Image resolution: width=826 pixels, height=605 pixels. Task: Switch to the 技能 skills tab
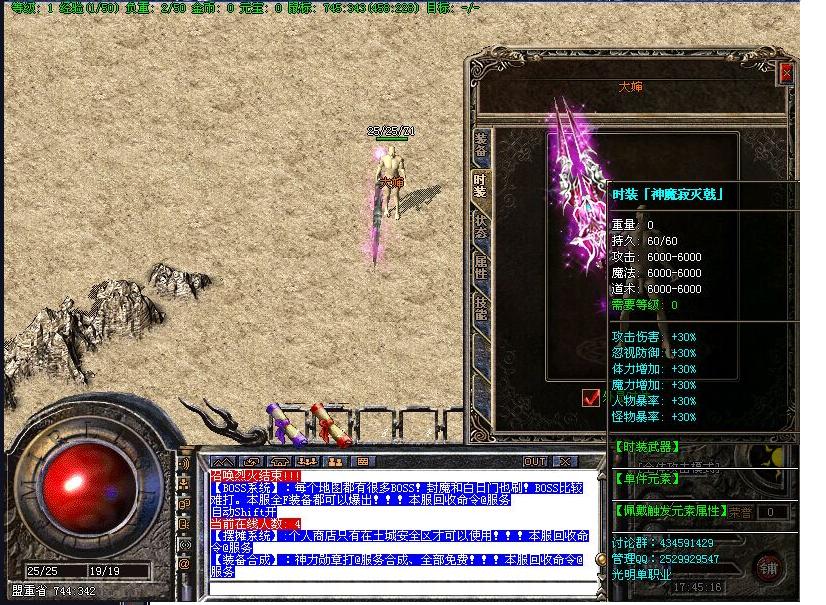[x=481, y=308]
